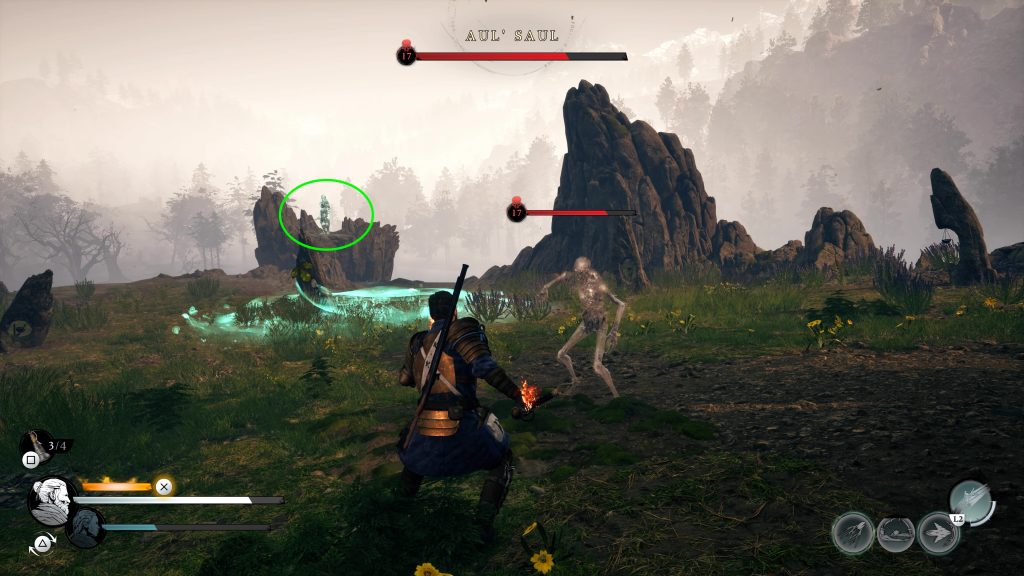The height and width of the screenshot is (576, 1024).
Task: Use the healing flask with 3/4 charges
Action: [x=36, y=445]
